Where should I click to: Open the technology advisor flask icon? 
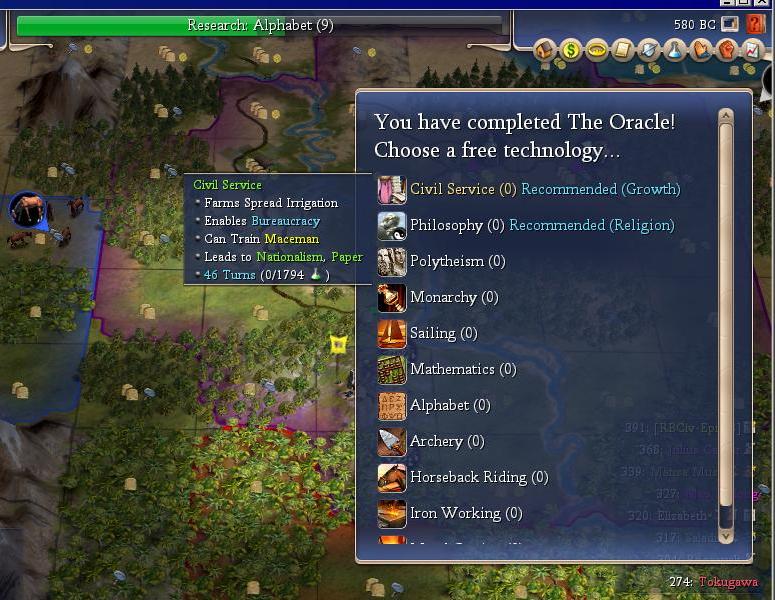coord(675,49)
